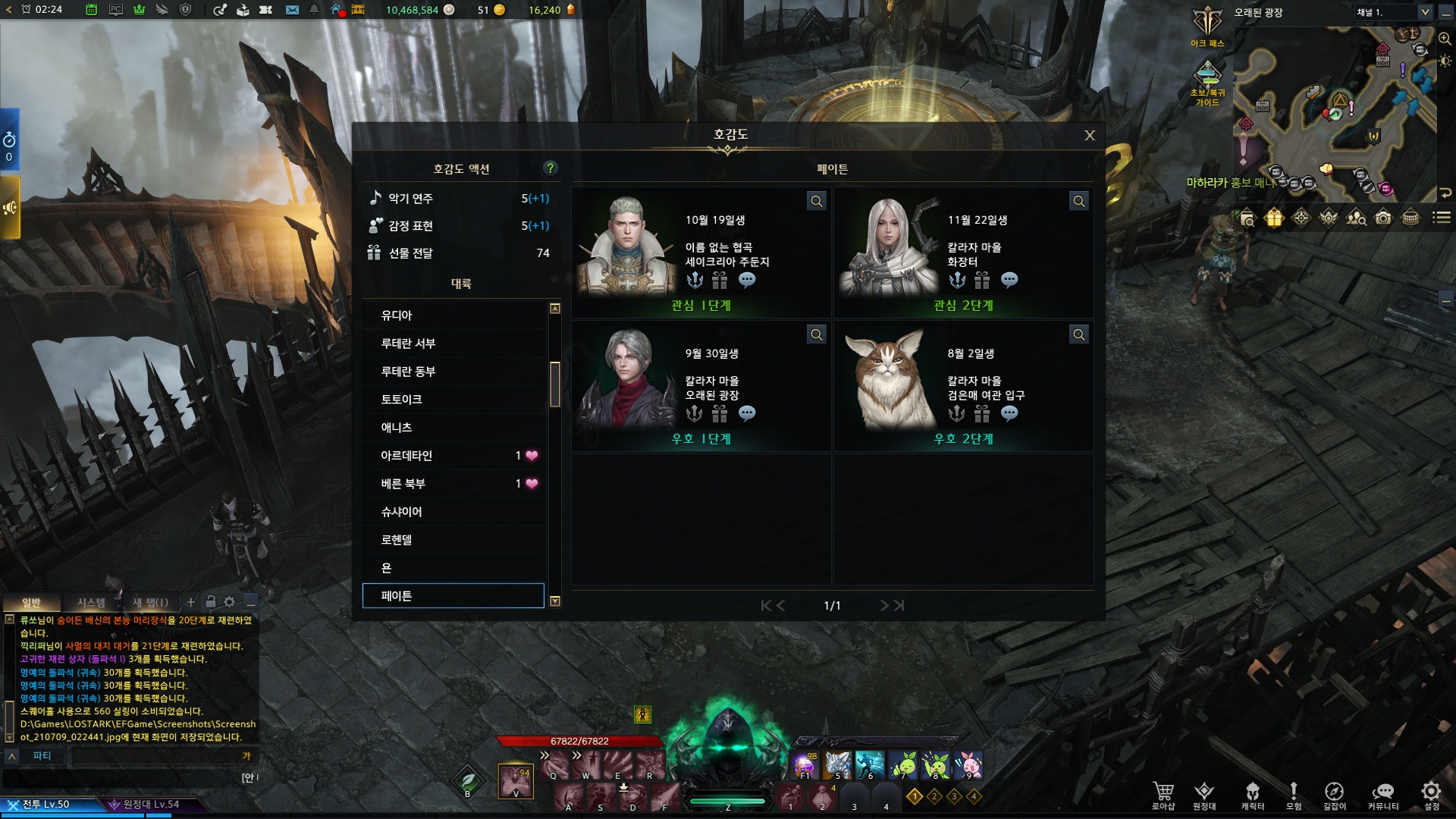1456x819 pixels.
Task: Open the 설정 settings gear menu
Action: [x=1431, y=795]
